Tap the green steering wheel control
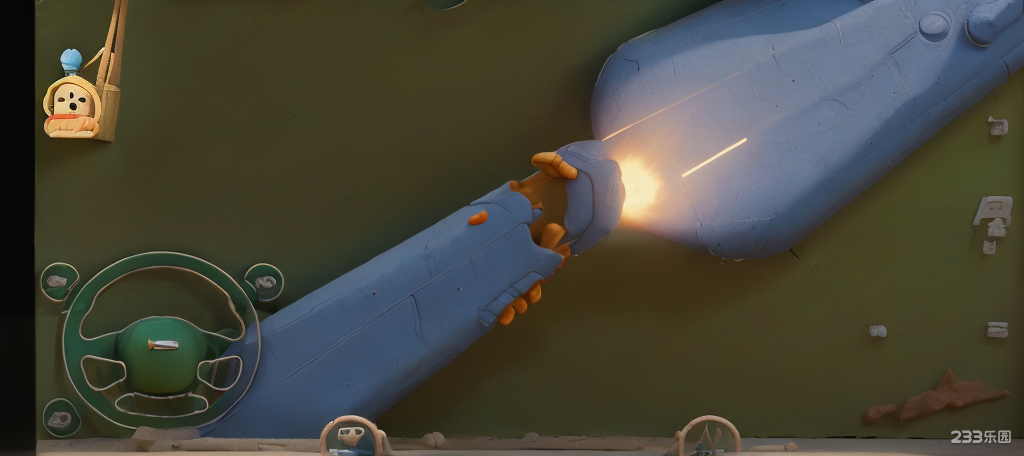1024x456 pixels. pyautogui.click(x=160, y=342)
